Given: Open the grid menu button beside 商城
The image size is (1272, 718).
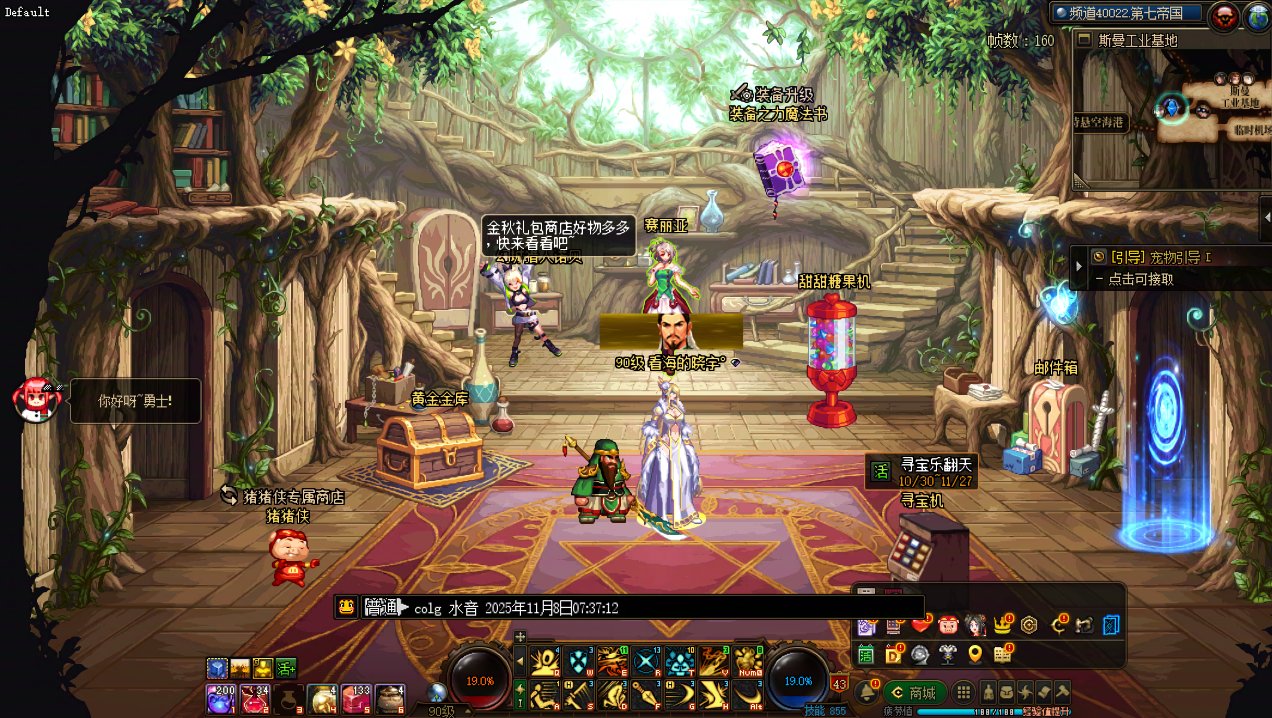Looking at the screenshot, I should pyautogui.click(x=963, y=692).
